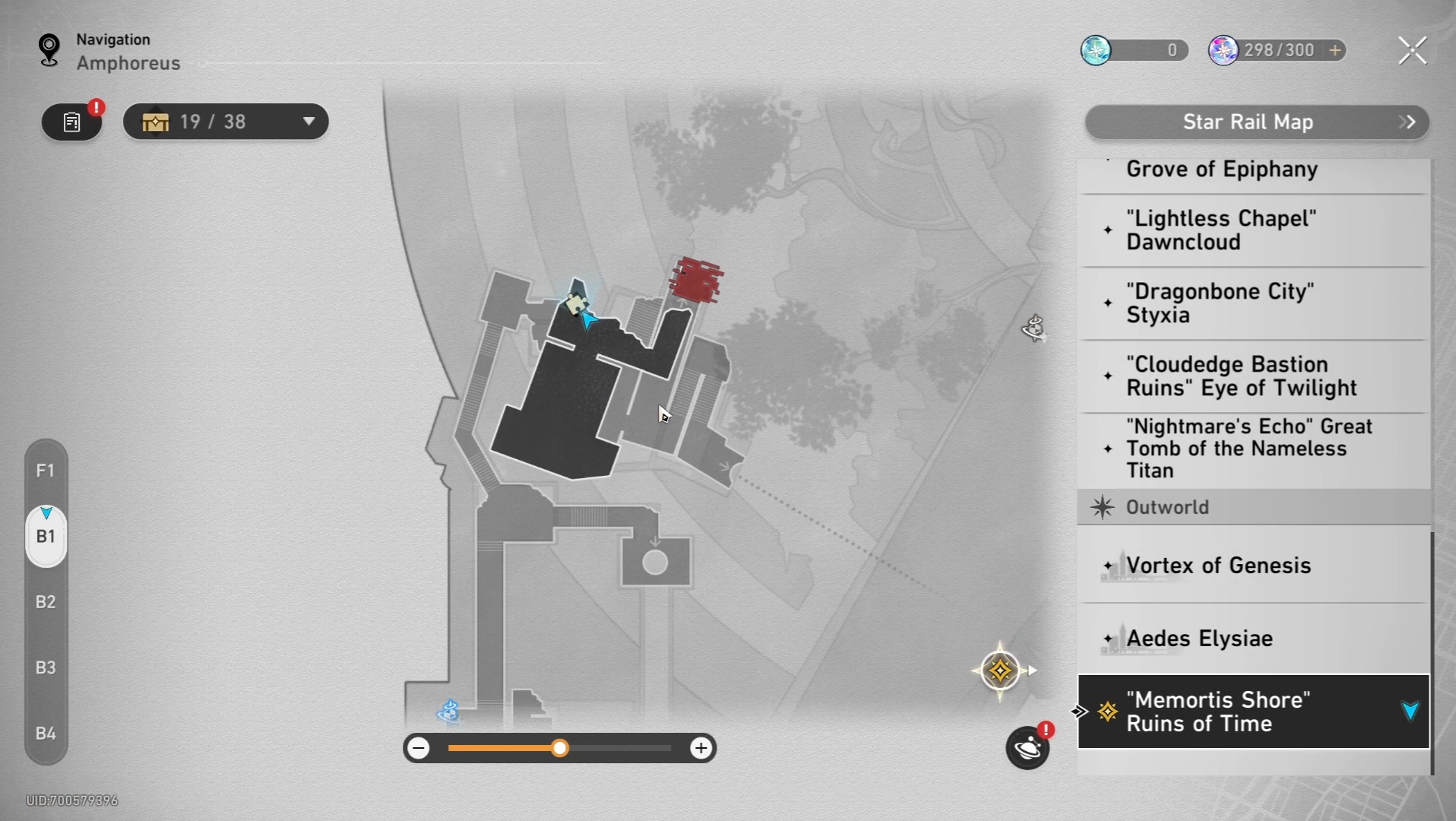Go to "Cloudedge Bastion Ruins" Eye of Twilight
Image resolution: width=1456 pixels, height=821 pixels.
pos(1240,376)
